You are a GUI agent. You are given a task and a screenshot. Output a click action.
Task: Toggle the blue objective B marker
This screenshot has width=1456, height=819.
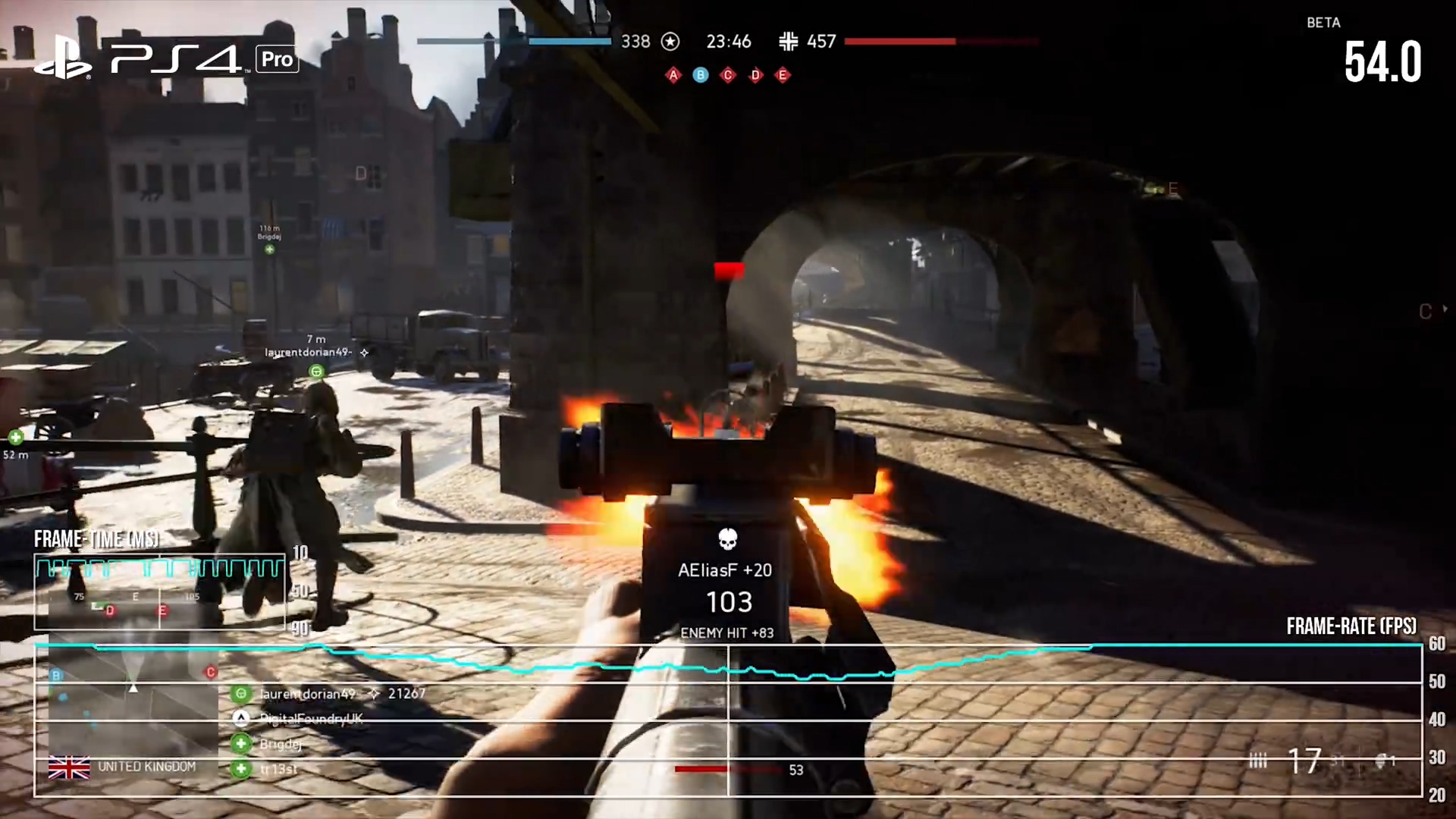(700, 75)
